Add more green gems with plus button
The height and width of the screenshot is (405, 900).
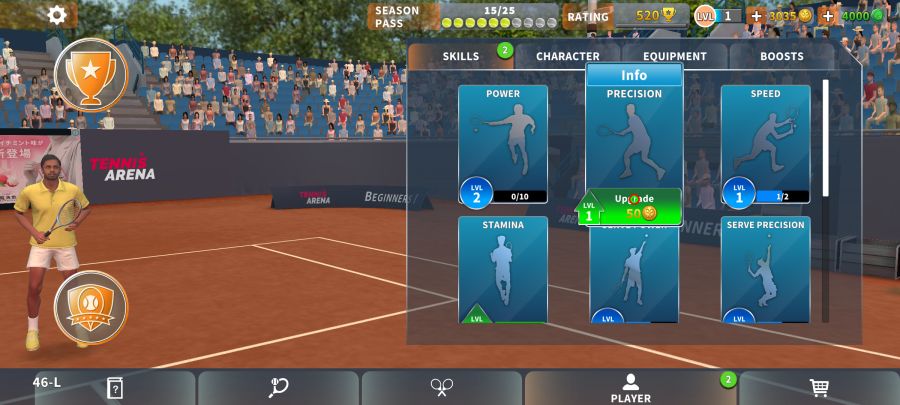pos(828,16)
